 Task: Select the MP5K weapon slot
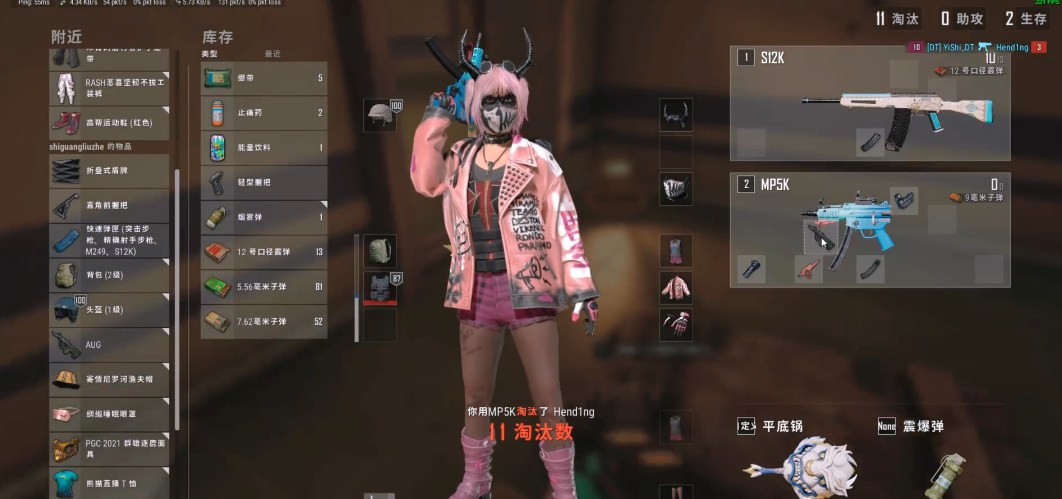(x=869, y=228)
